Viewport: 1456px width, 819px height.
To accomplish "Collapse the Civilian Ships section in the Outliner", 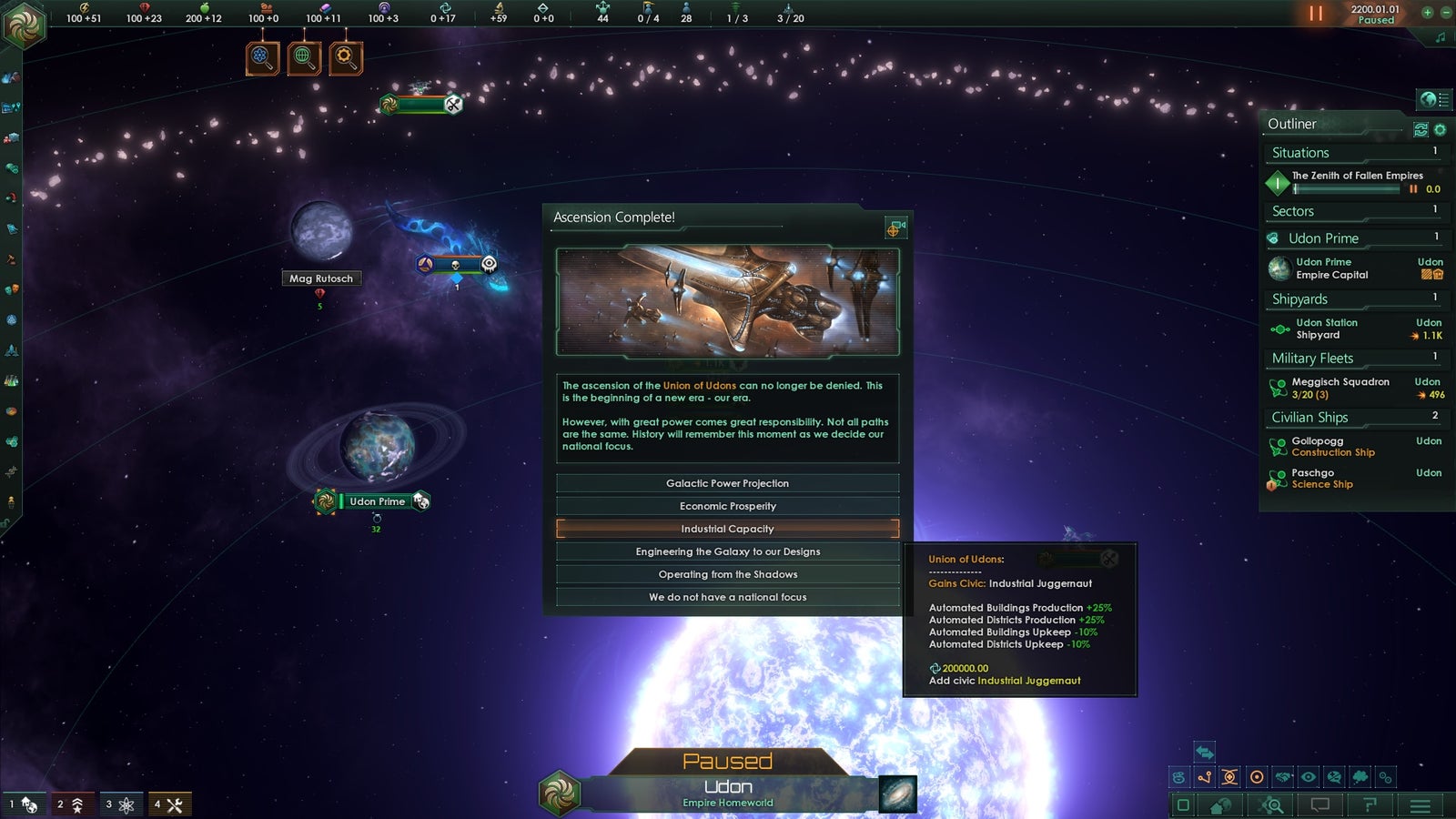I will [1310, 417].
